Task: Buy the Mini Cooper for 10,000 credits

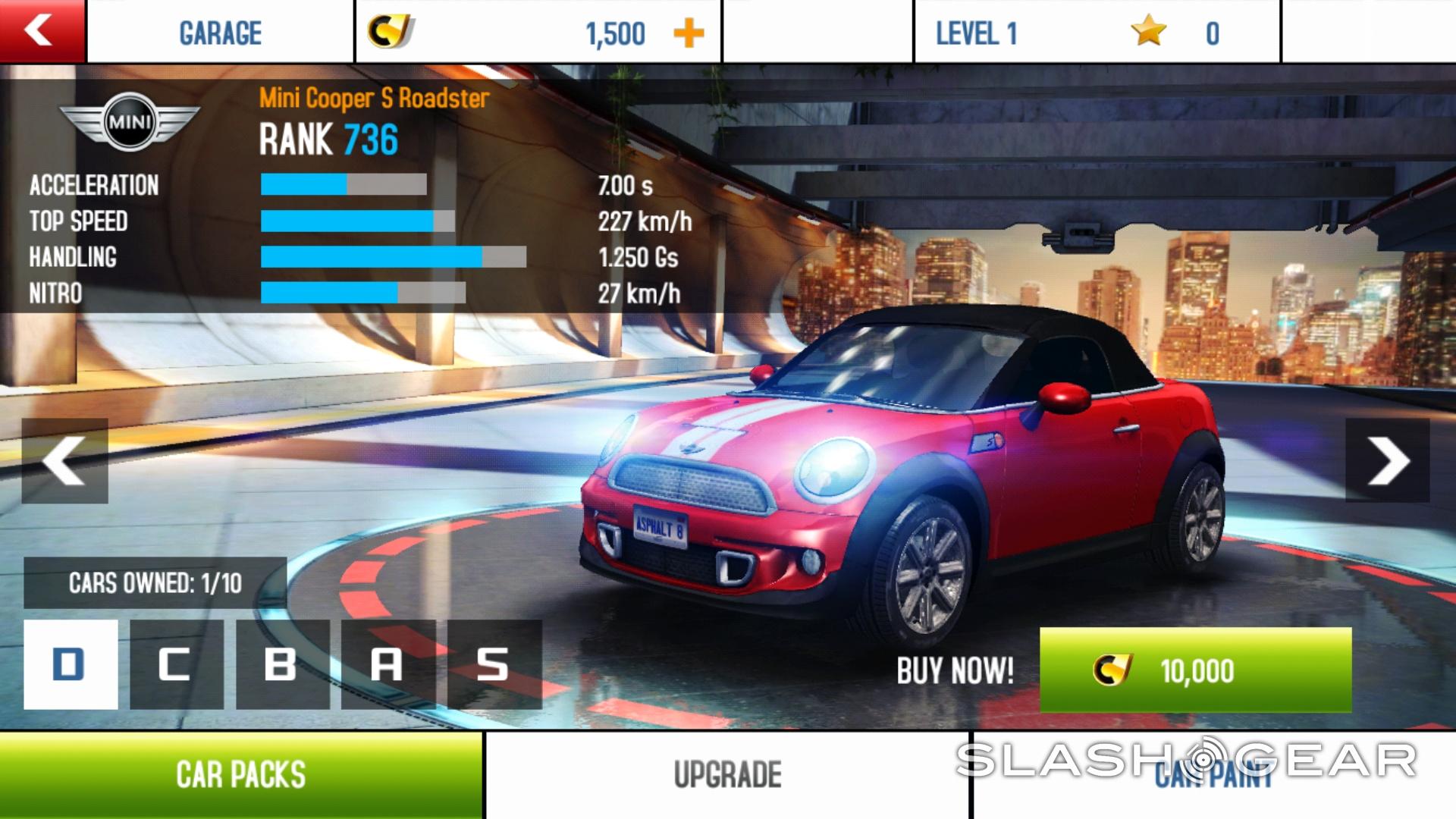Action: (1195, 670)
